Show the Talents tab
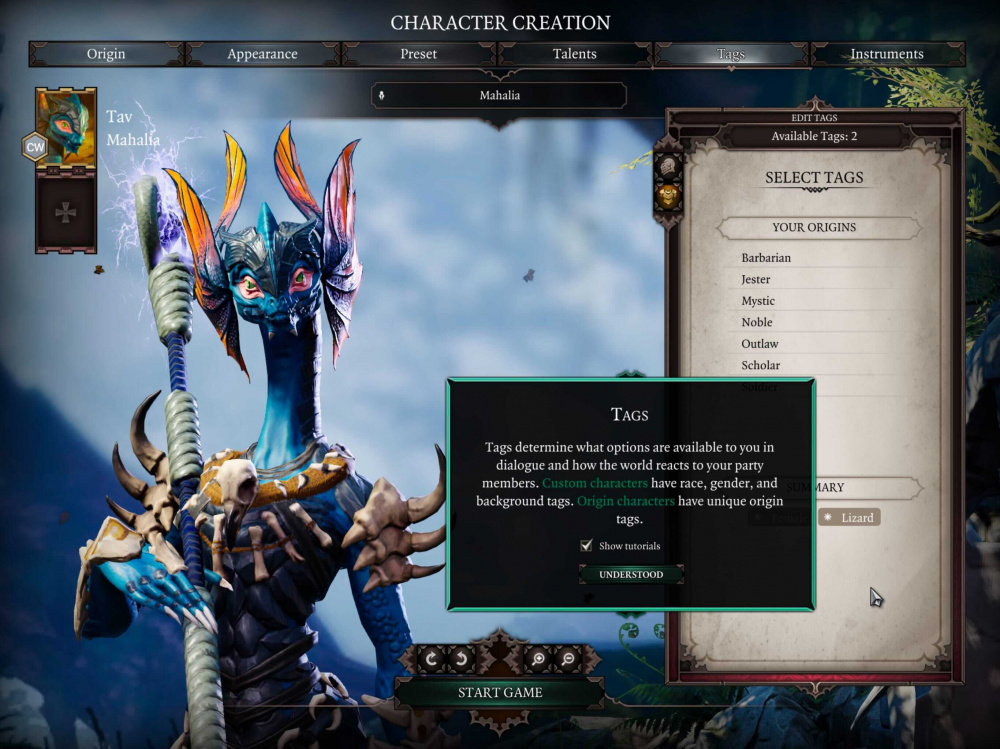 click(575, 54)
